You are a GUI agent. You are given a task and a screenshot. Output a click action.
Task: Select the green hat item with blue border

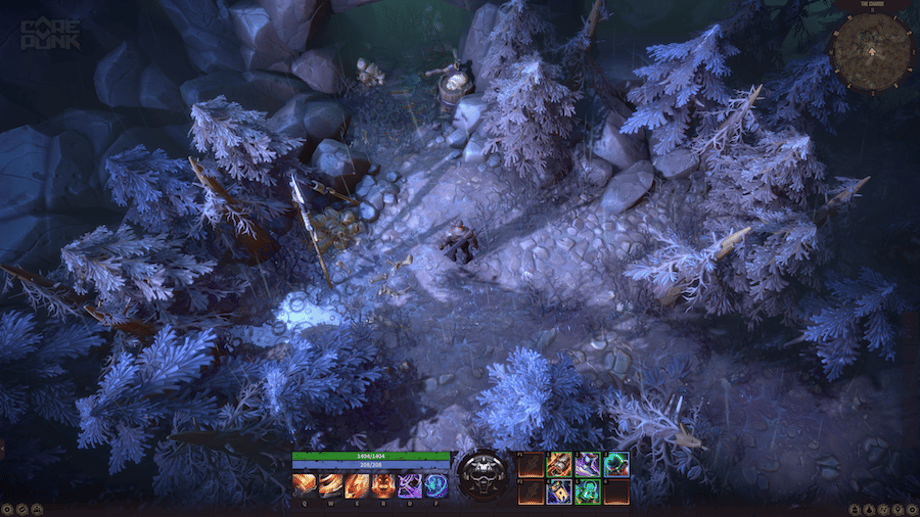(x=616, y=464)
